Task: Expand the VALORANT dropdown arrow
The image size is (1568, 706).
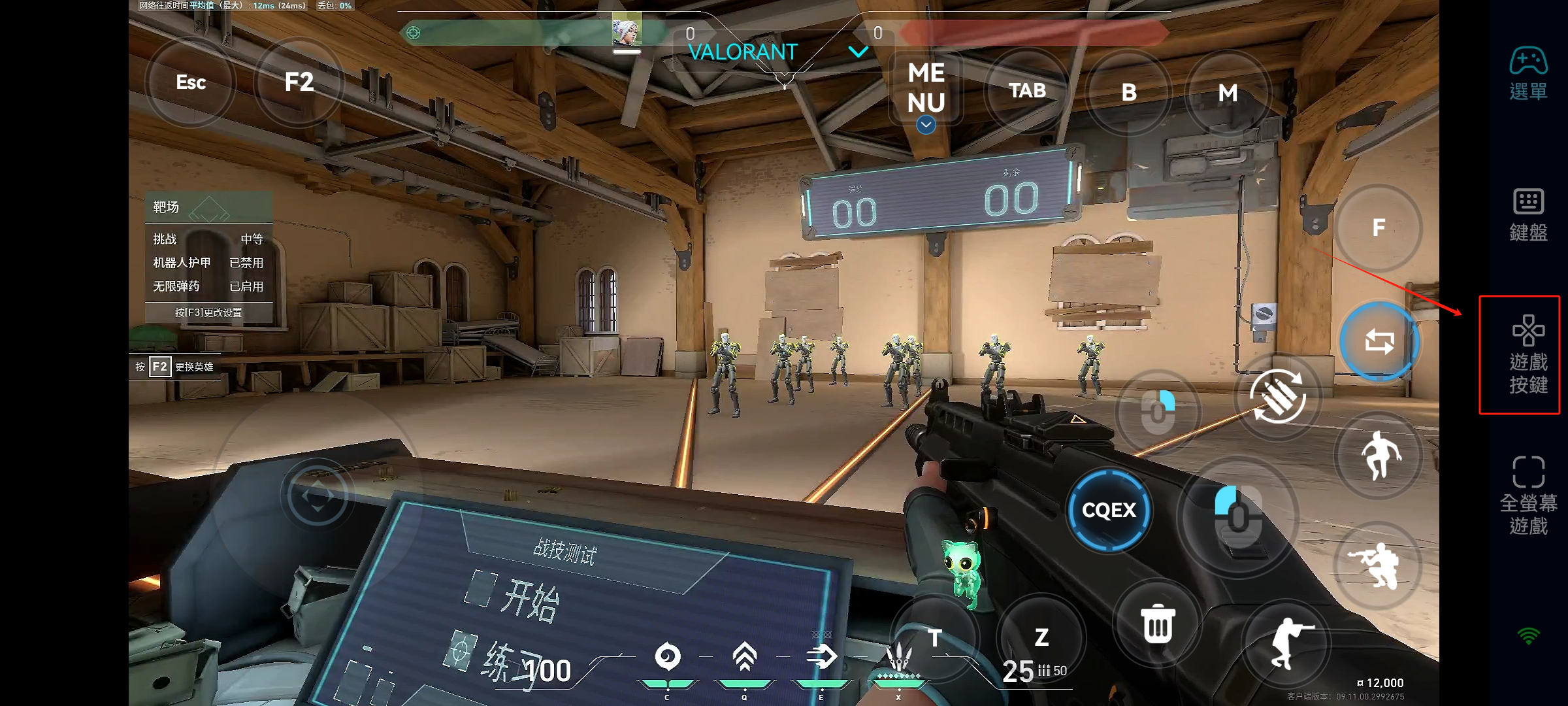Action: click(x=858, y=52)
